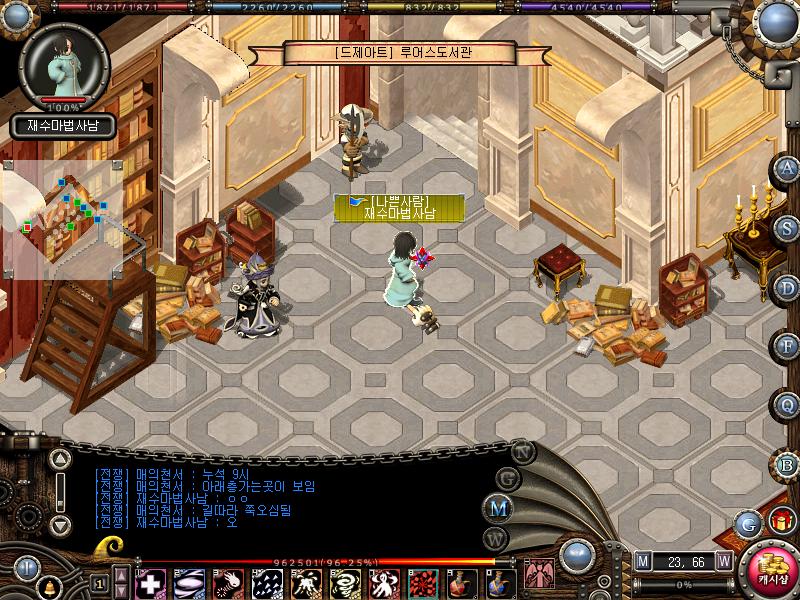The image size is (800, 600).
Task: Switch chat to the N channel button
Action: click(x=522, y=452)
